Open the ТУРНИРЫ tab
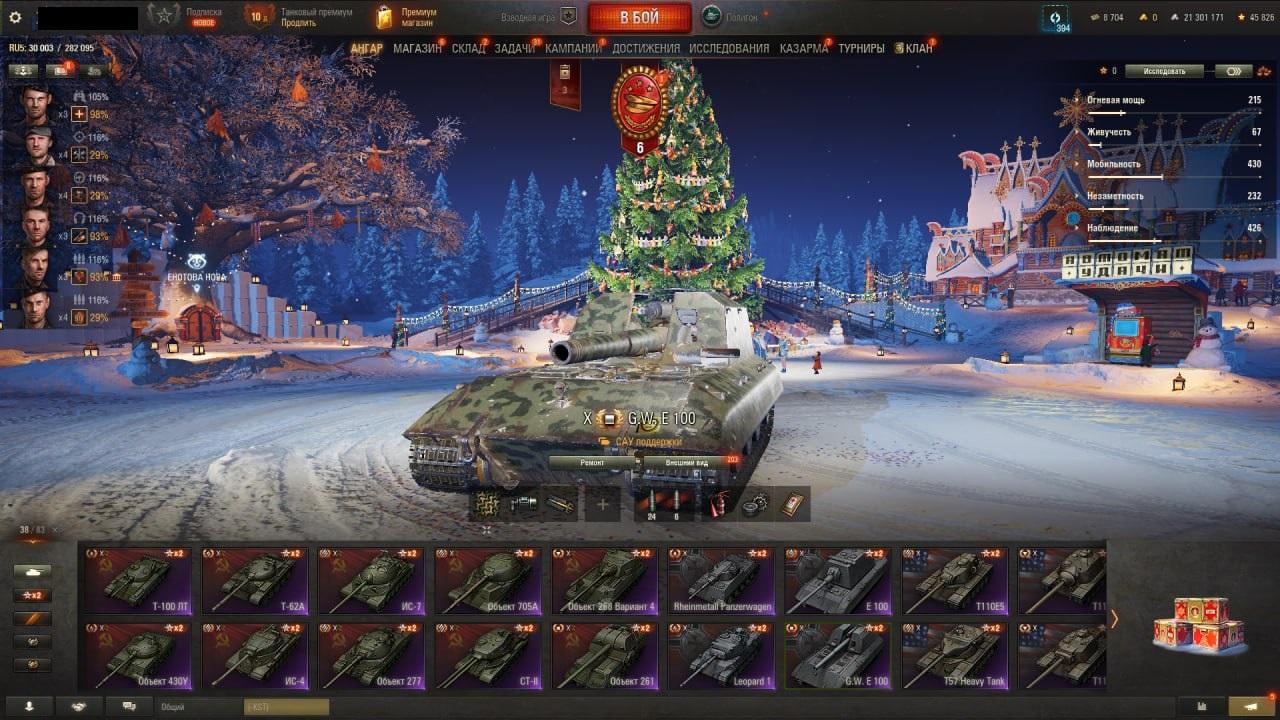The width and height of the screenshot is (1280, 720). click(861, 48)
